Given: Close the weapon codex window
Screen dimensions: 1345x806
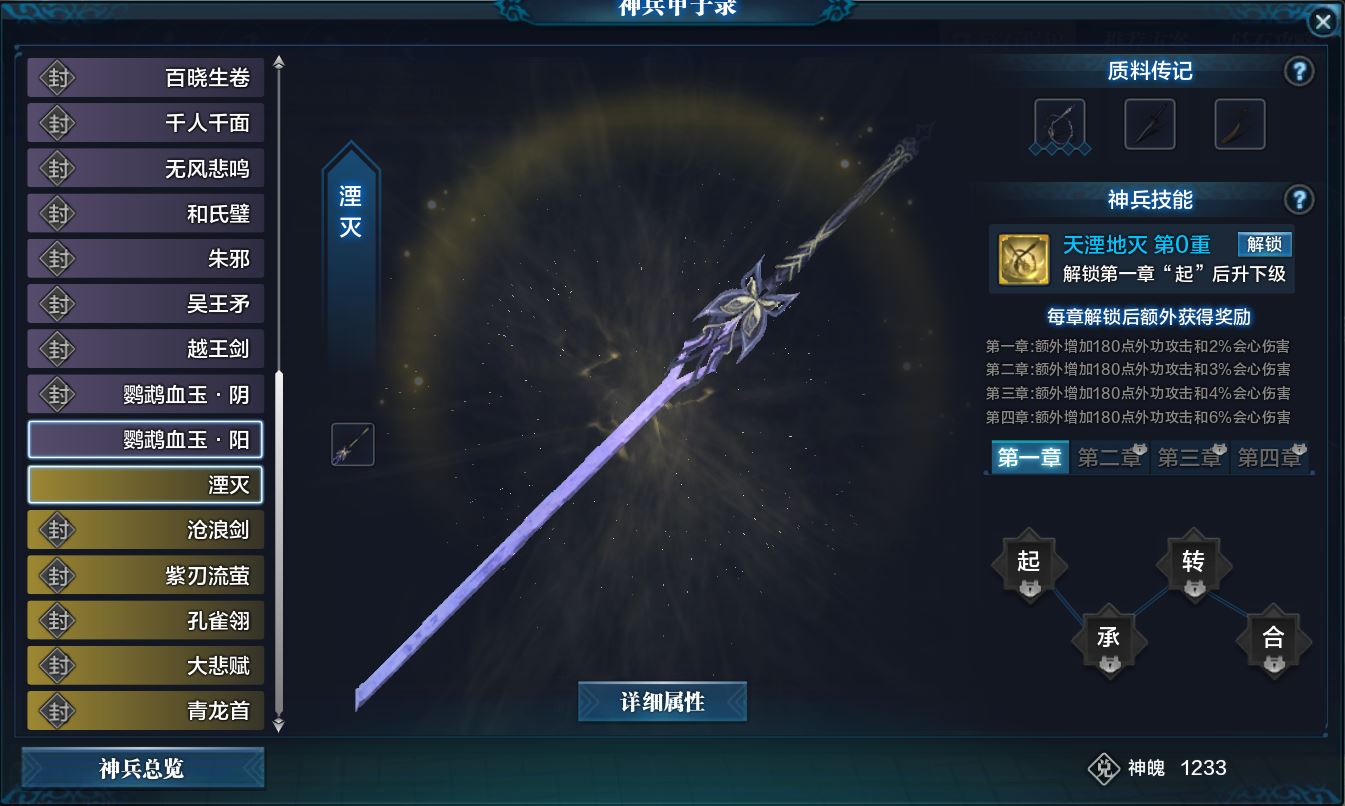Looking at the screenshot, I should pyautogui.click(x=1323, y=22).
